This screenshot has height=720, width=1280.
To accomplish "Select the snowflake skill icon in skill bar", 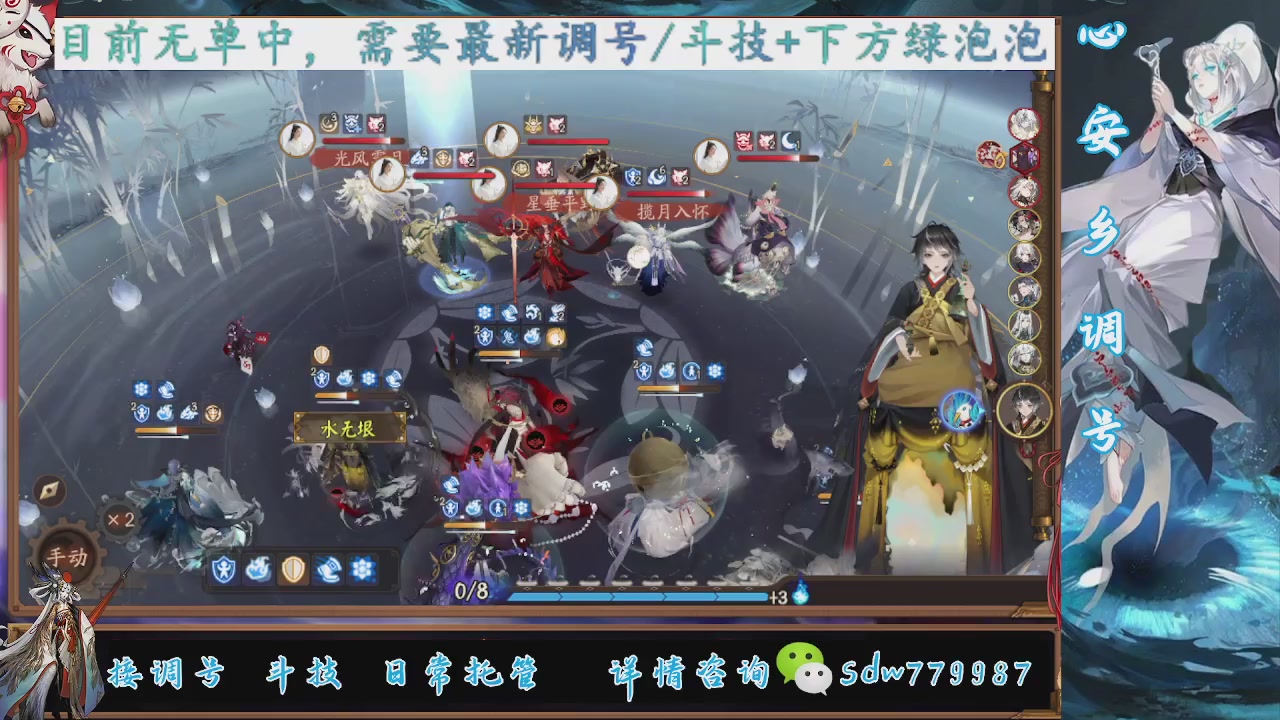I will (362, 568).
